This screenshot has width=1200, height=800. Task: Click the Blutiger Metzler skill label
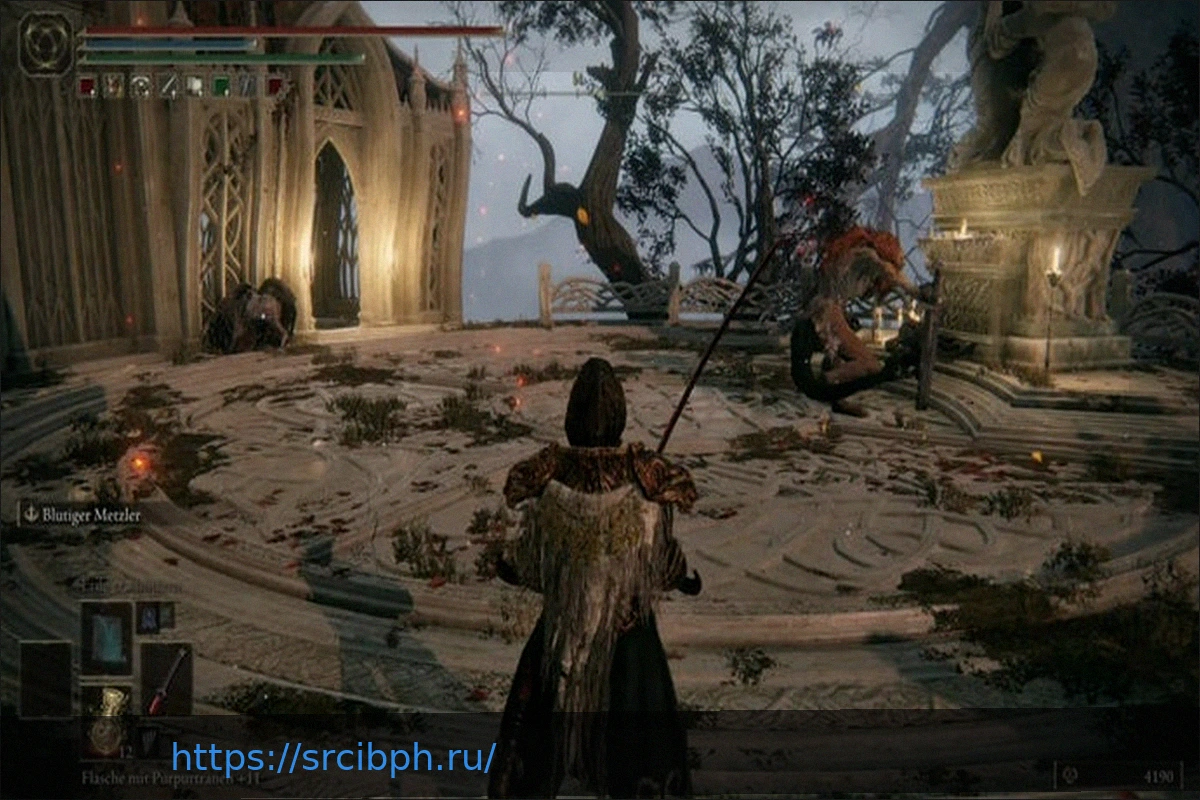coord(84,515)
